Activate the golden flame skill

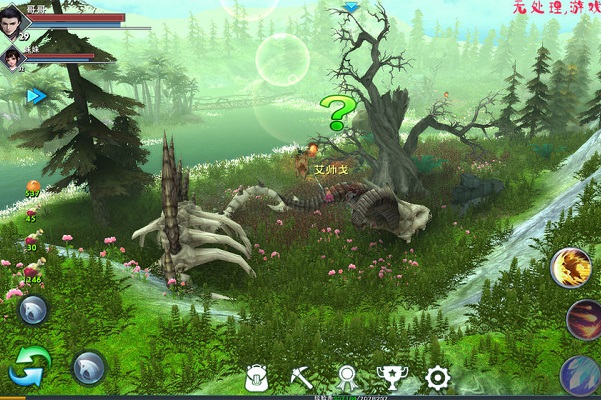point(572,268)
